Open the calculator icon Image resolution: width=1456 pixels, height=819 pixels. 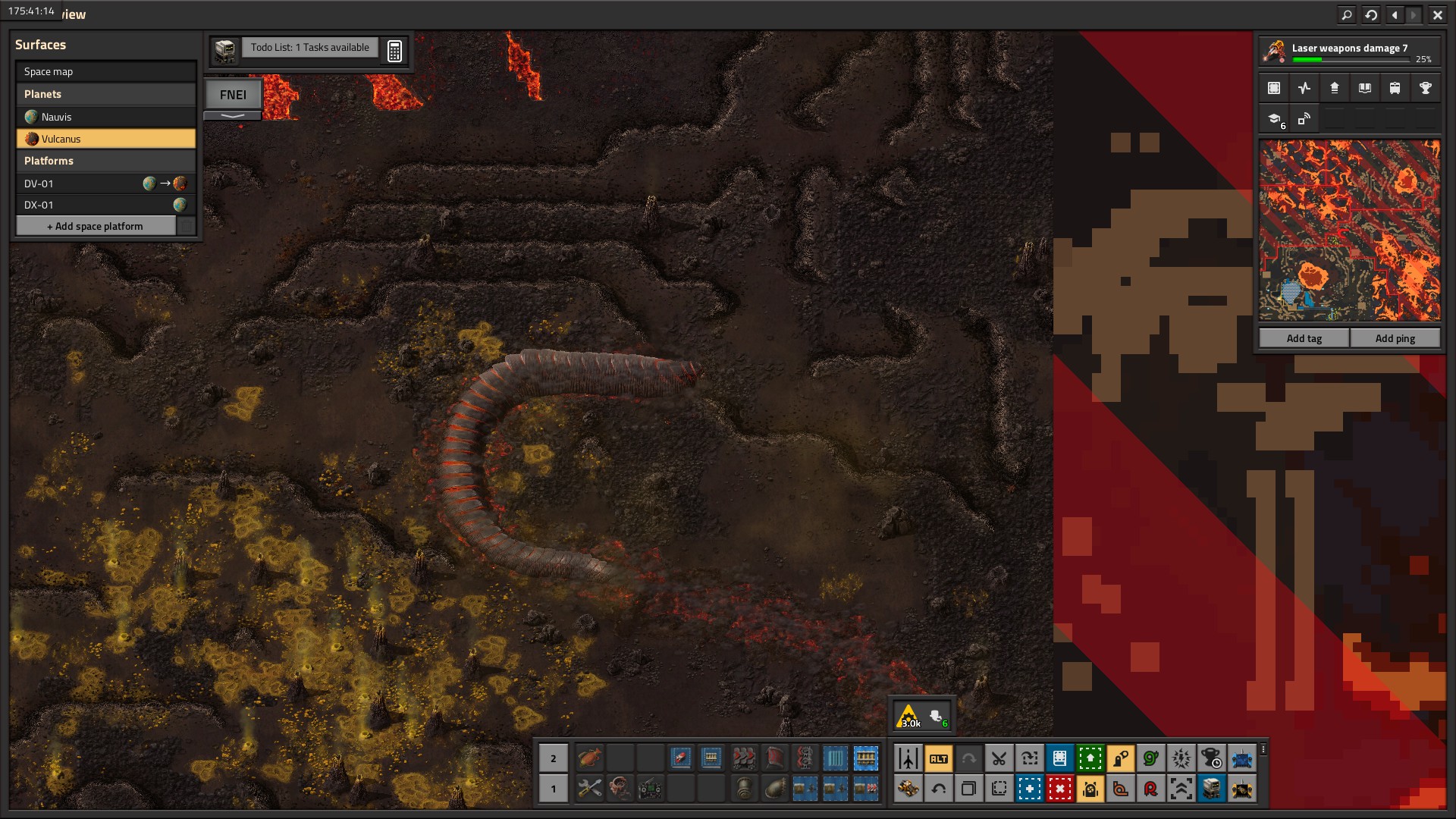(x=394, y=51)
